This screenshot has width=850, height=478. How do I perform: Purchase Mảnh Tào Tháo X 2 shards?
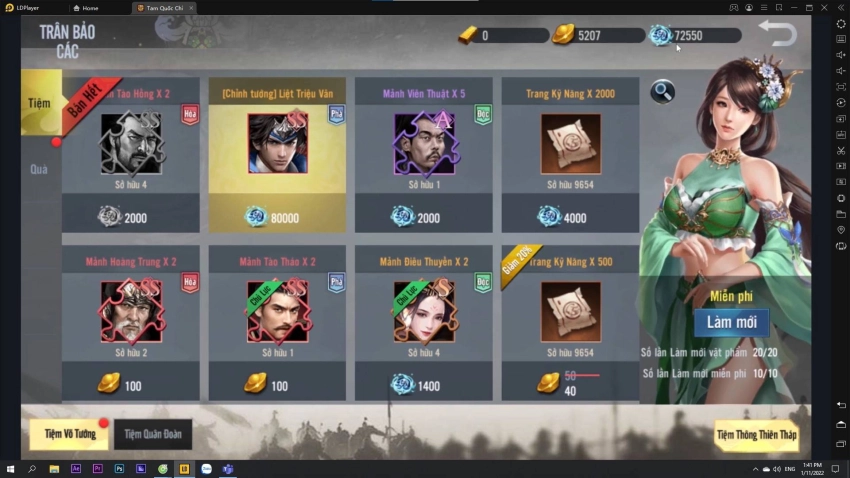point(277,322)
